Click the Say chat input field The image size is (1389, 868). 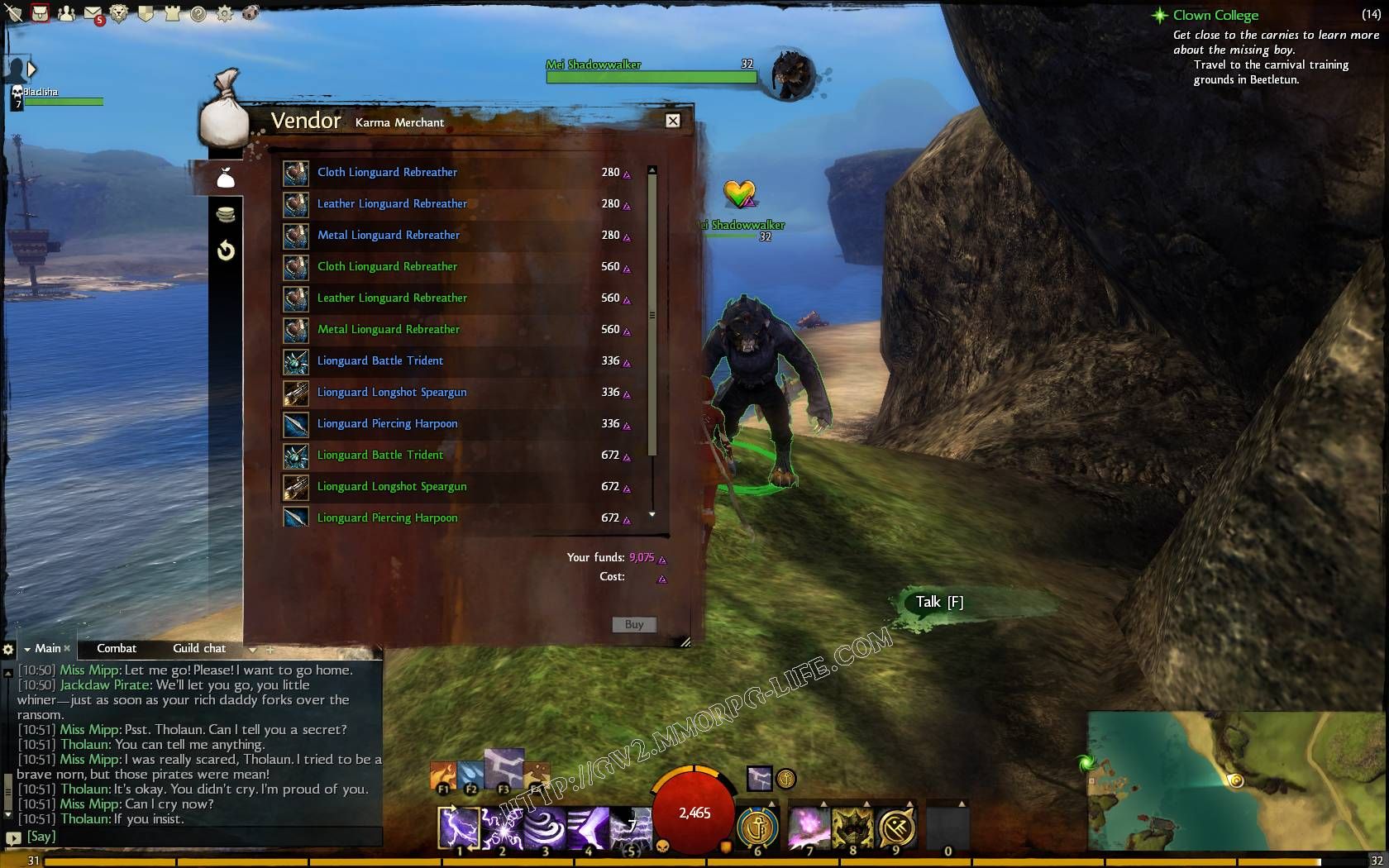point(198,837)
